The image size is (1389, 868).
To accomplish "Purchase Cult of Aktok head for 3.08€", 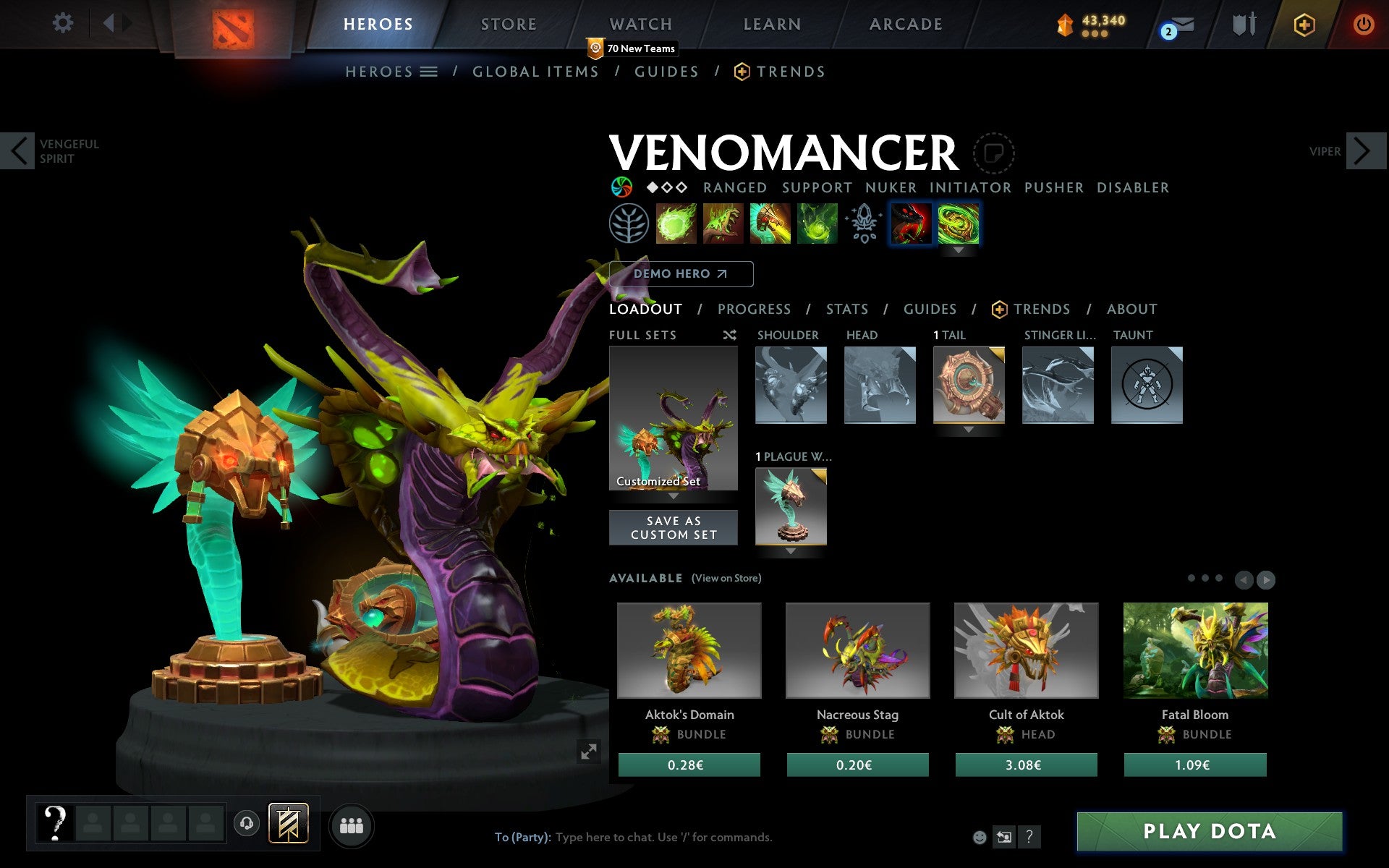I will point(1026,765).
